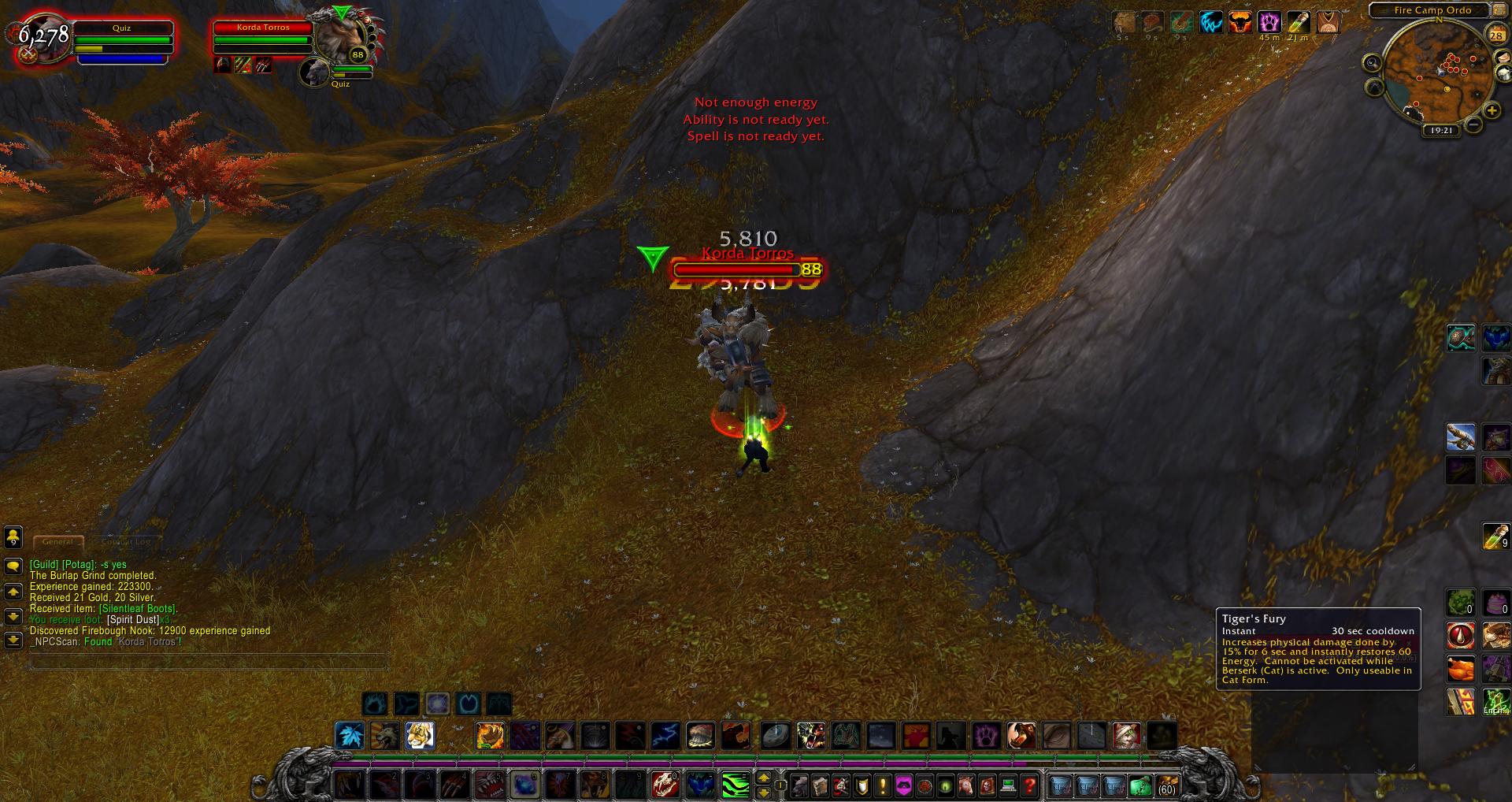Select the Korda Torros target frame
The width and height of the screenshot is (1512, 802).
pos(263,38)
